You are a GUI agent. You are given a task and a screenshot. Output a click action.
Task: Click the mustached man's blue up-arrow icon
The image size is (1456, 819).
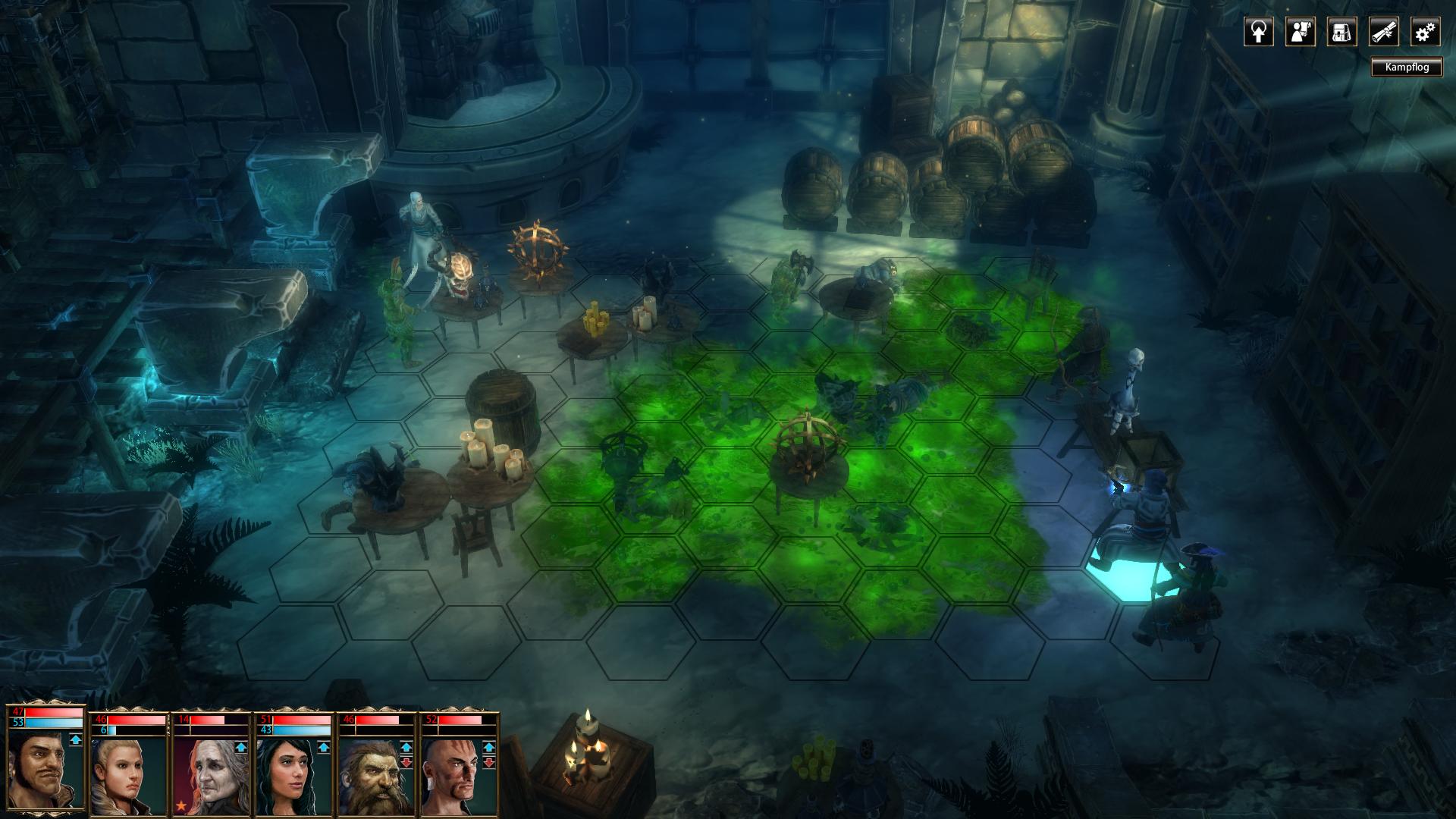(x=76, y=739)
